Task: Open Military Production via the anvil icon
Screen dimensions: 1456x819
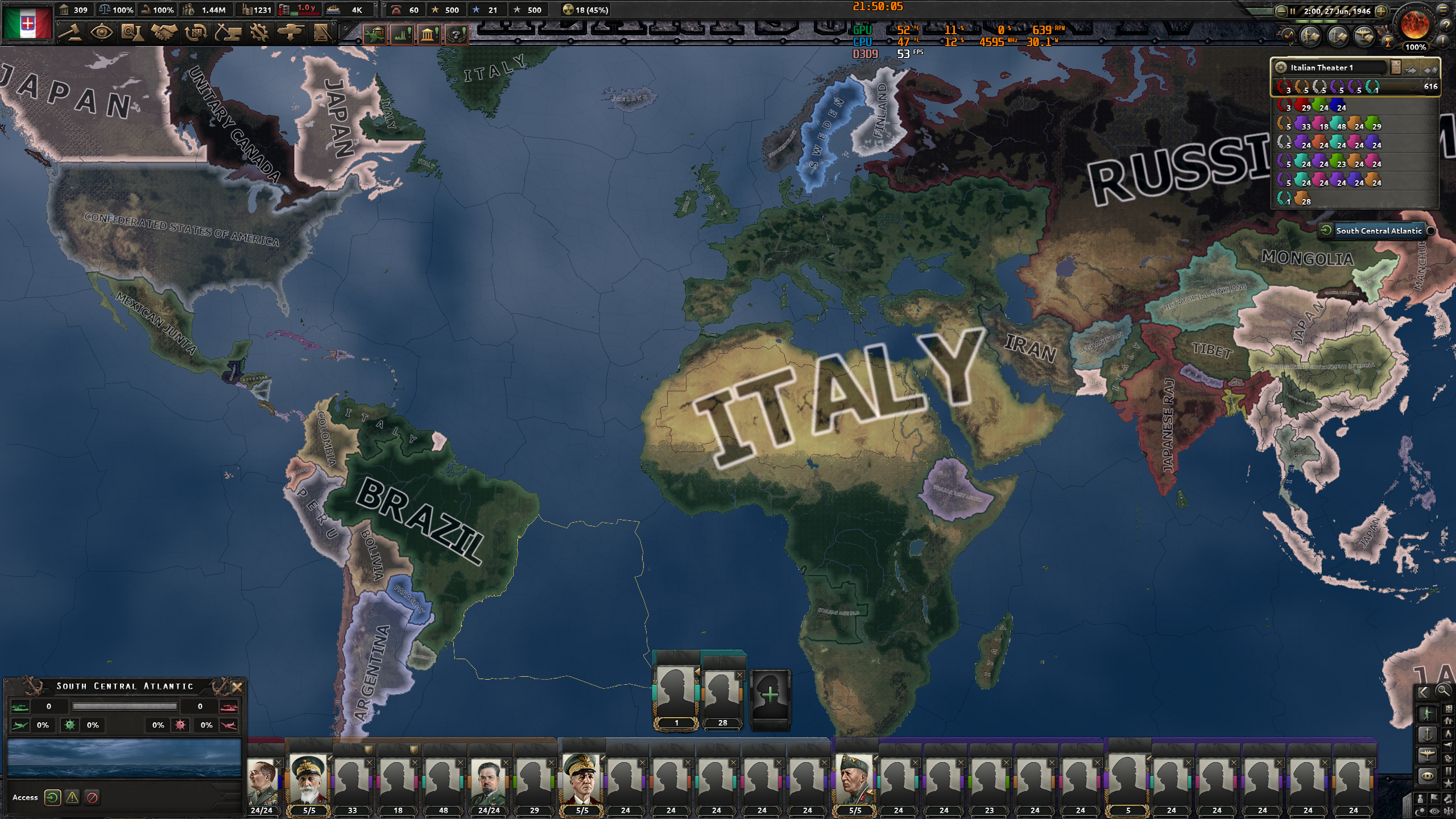Action: (x=229, y=34)
